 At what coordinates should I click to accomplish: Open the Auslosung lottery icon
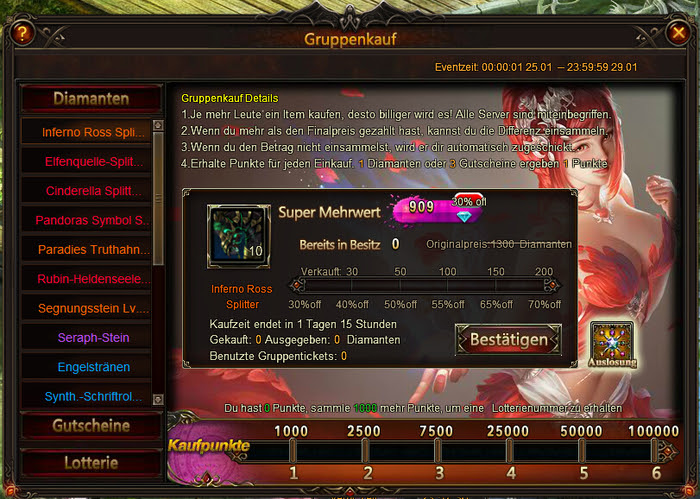pos(609,343)
